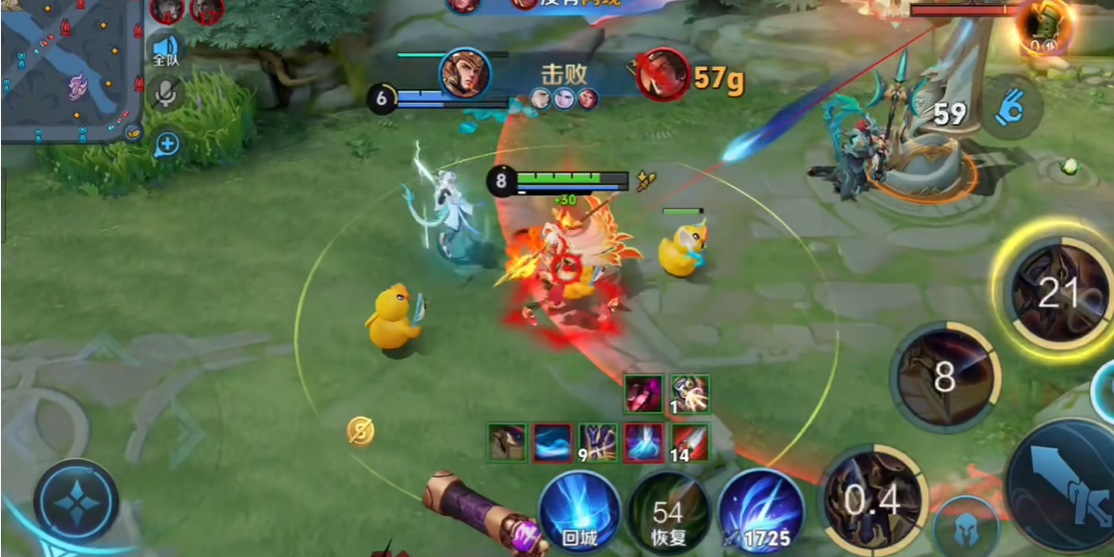Cast the ultimate skill showing 21

click(1056, 293)
